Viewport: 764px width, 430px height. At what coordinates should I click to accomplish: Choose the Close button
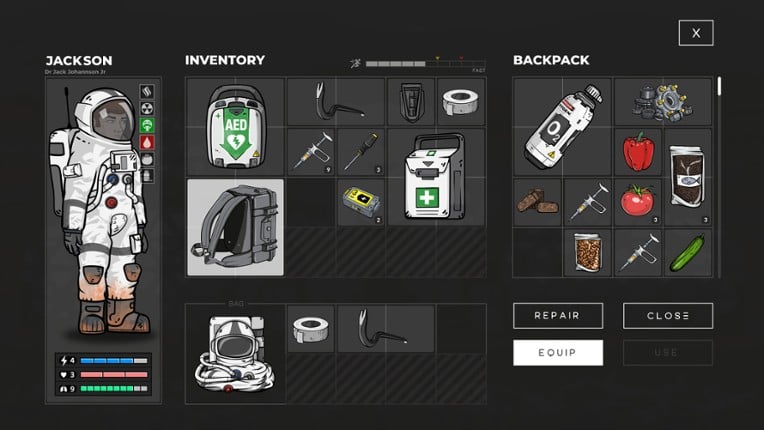click(667, 316)
